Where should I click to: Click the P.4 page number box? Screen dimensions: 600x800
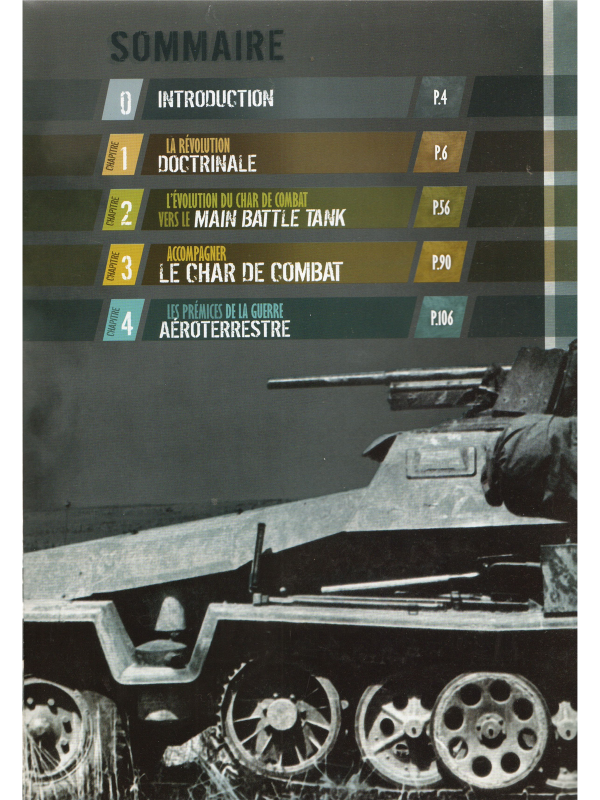click(440, 98)
